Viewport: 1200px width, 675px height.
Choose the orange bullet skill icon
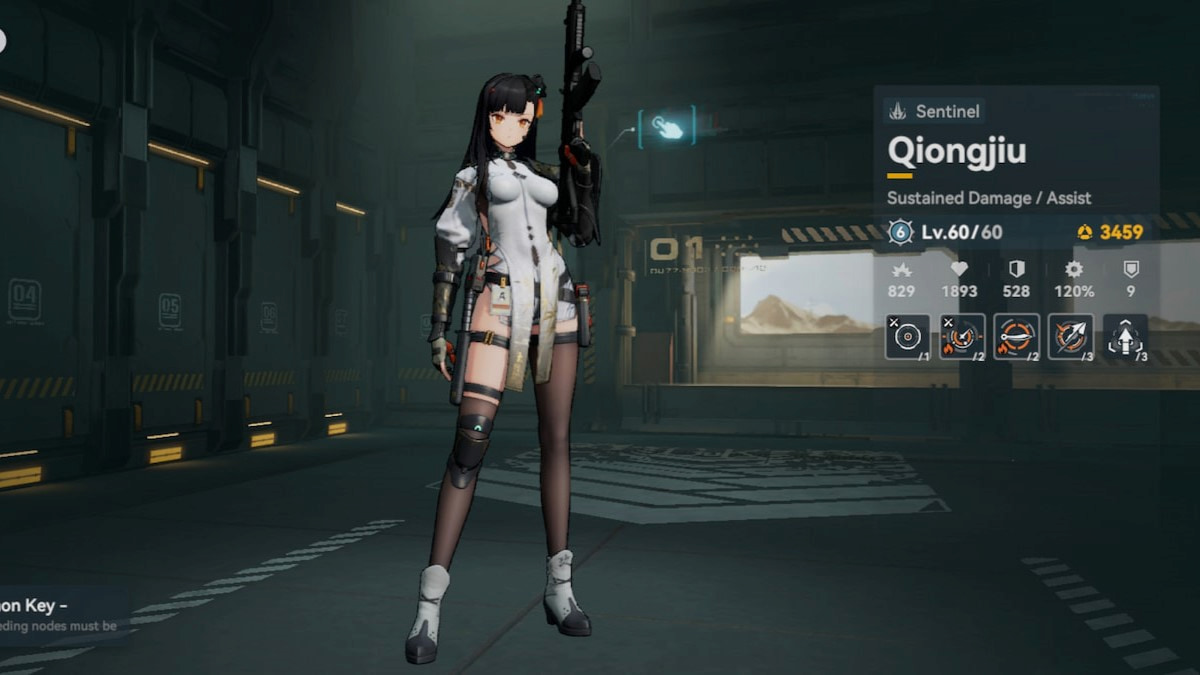coord(1016,337)
